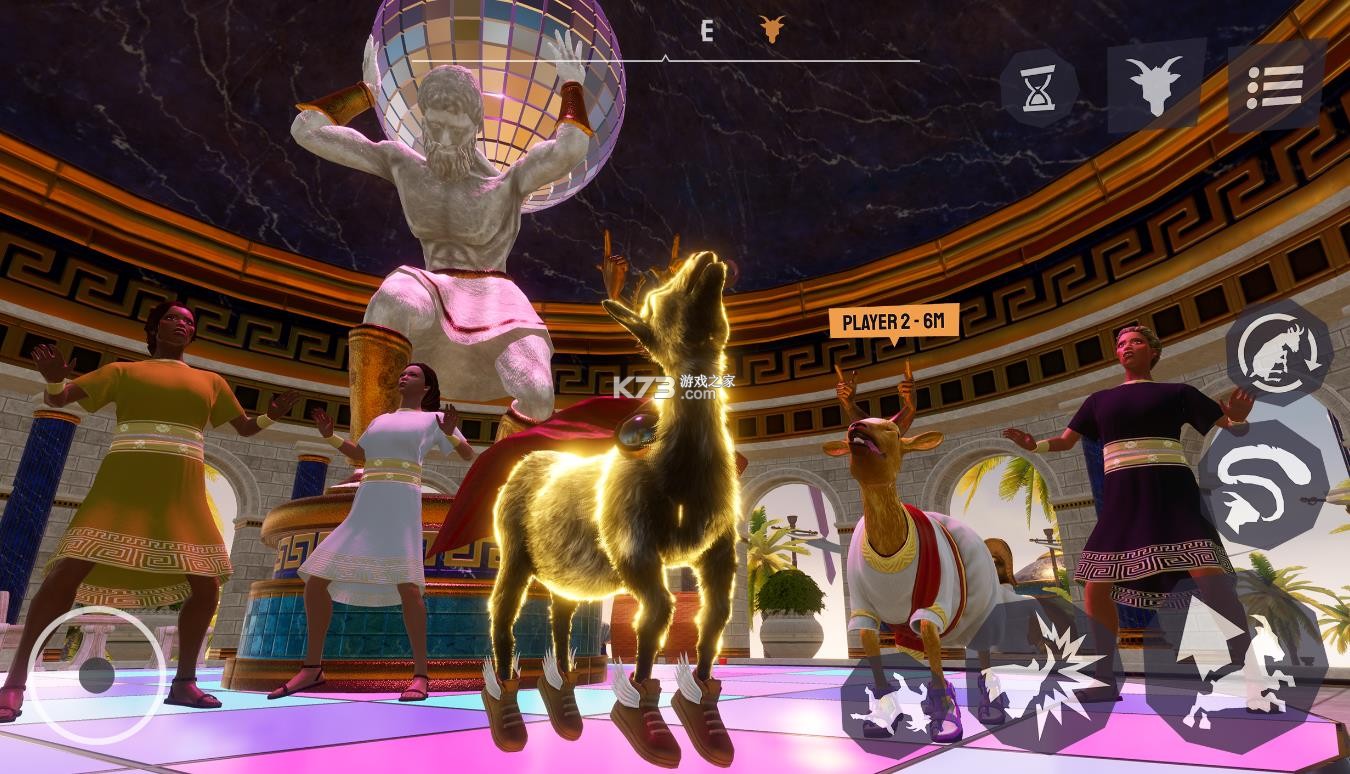Image resolution: width=1350 pixels, height=774 pixels.
Task: Open the goat head menu
Action: [x=1156, y=84]
